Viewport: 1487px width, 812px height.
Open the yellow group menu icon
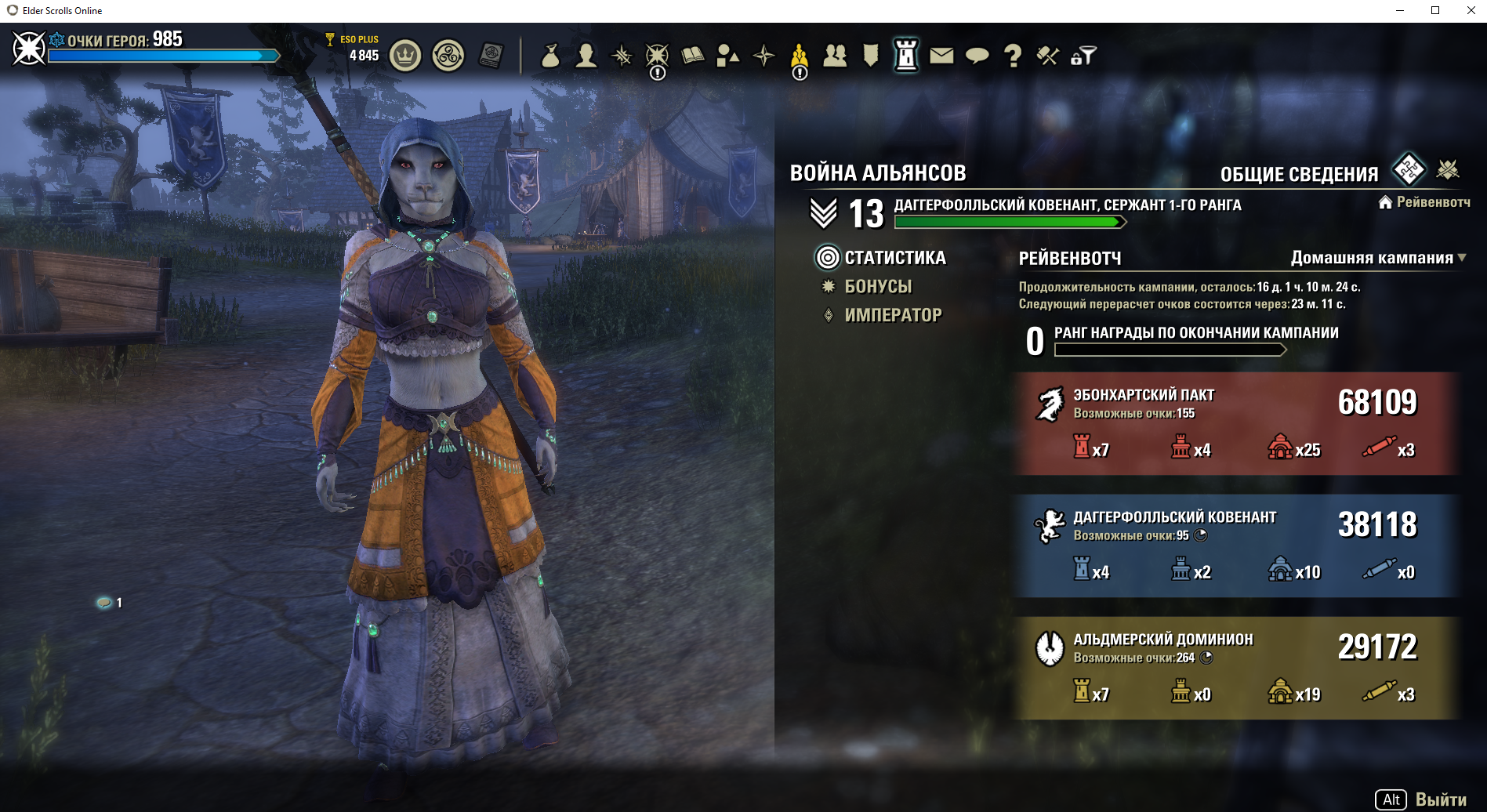click(799, 56)
